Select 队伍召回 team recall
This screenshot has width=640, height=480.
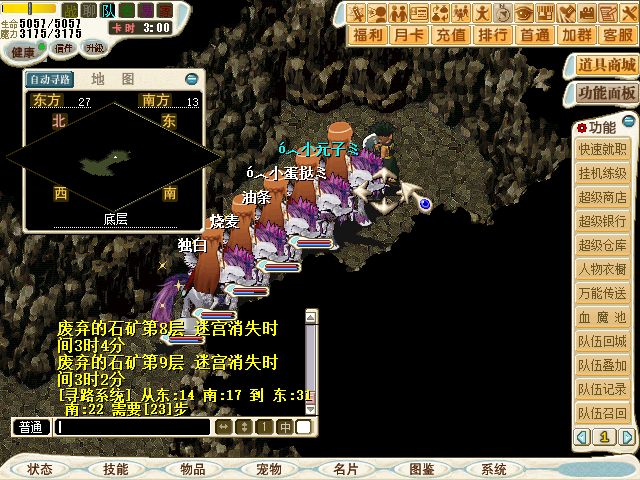[x=603, y=413]
